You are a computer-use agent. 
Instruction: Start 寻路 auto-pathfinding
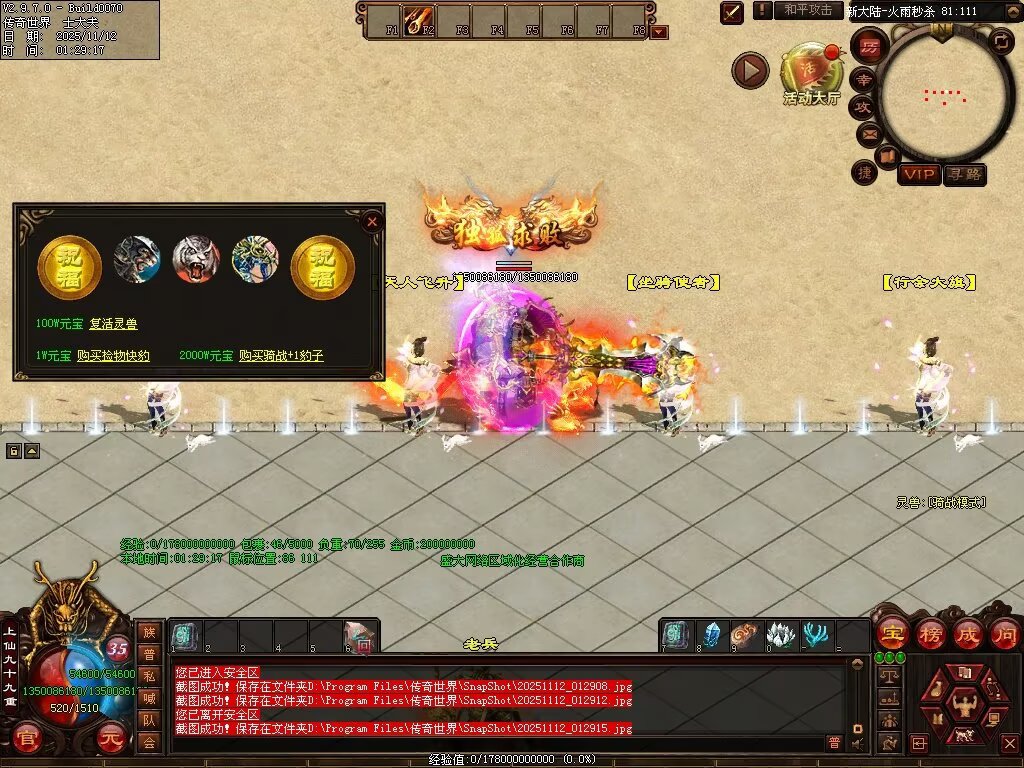point(964,175)
